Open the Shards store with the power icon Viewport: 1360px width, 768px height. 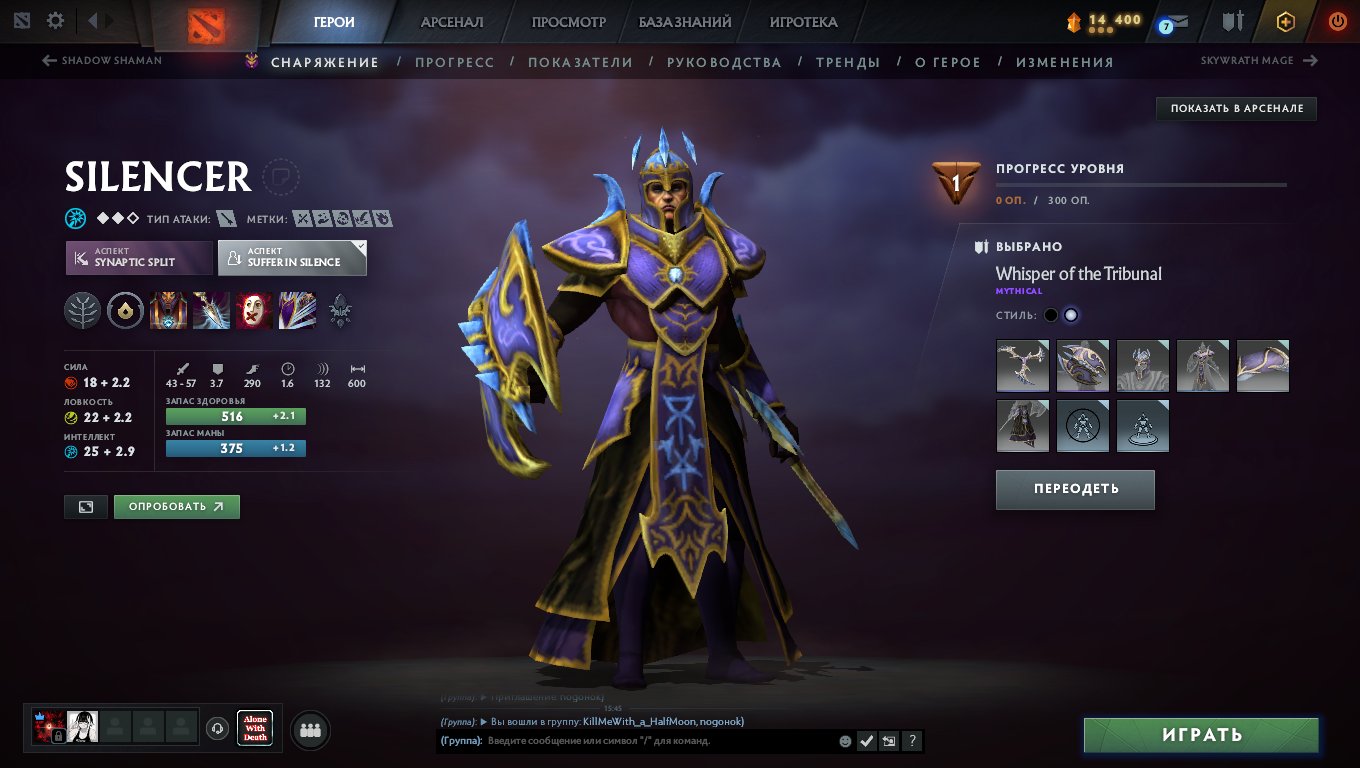[x=1286, y=20]
